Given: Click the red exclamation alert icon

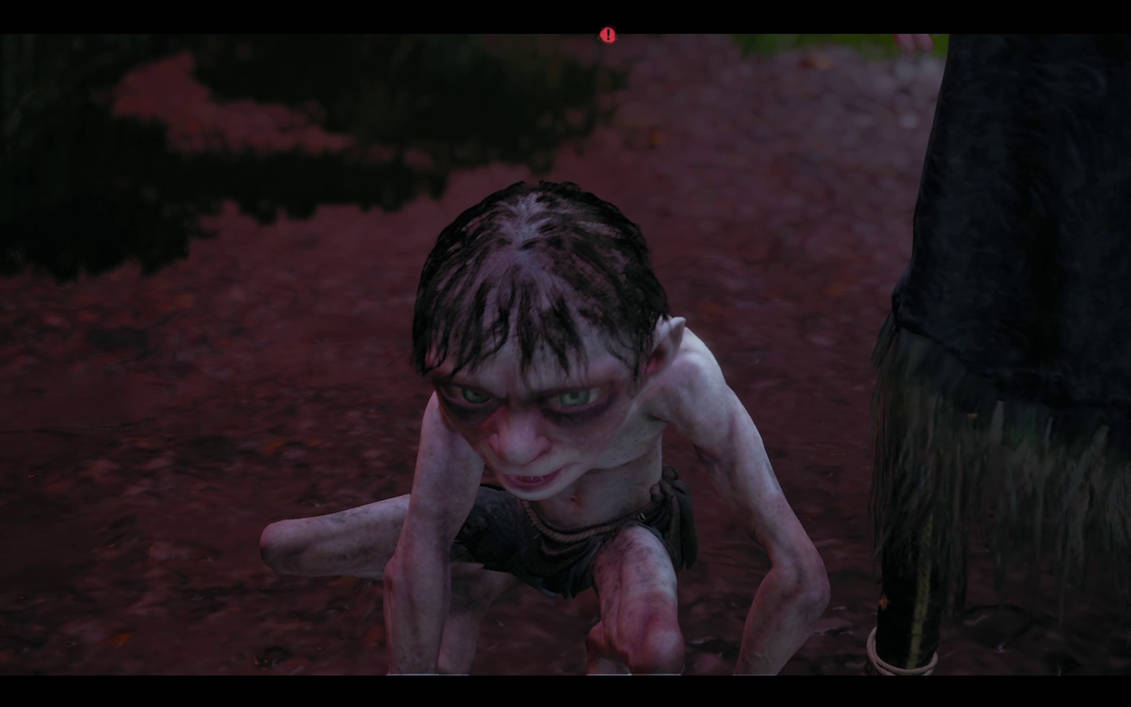Looking at the screenshot, I should (607, 35).
